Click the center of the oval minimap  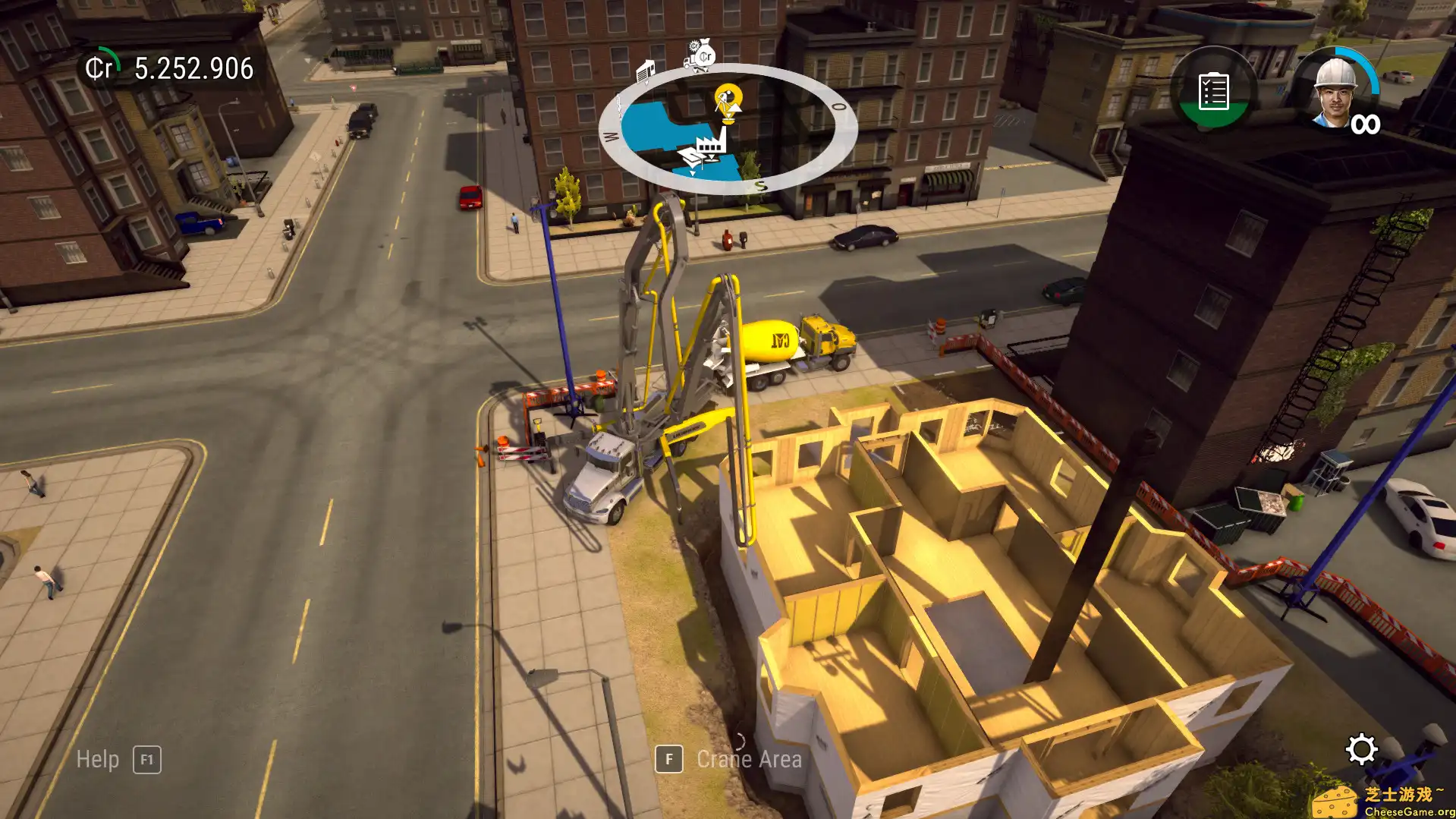[728, 129]
